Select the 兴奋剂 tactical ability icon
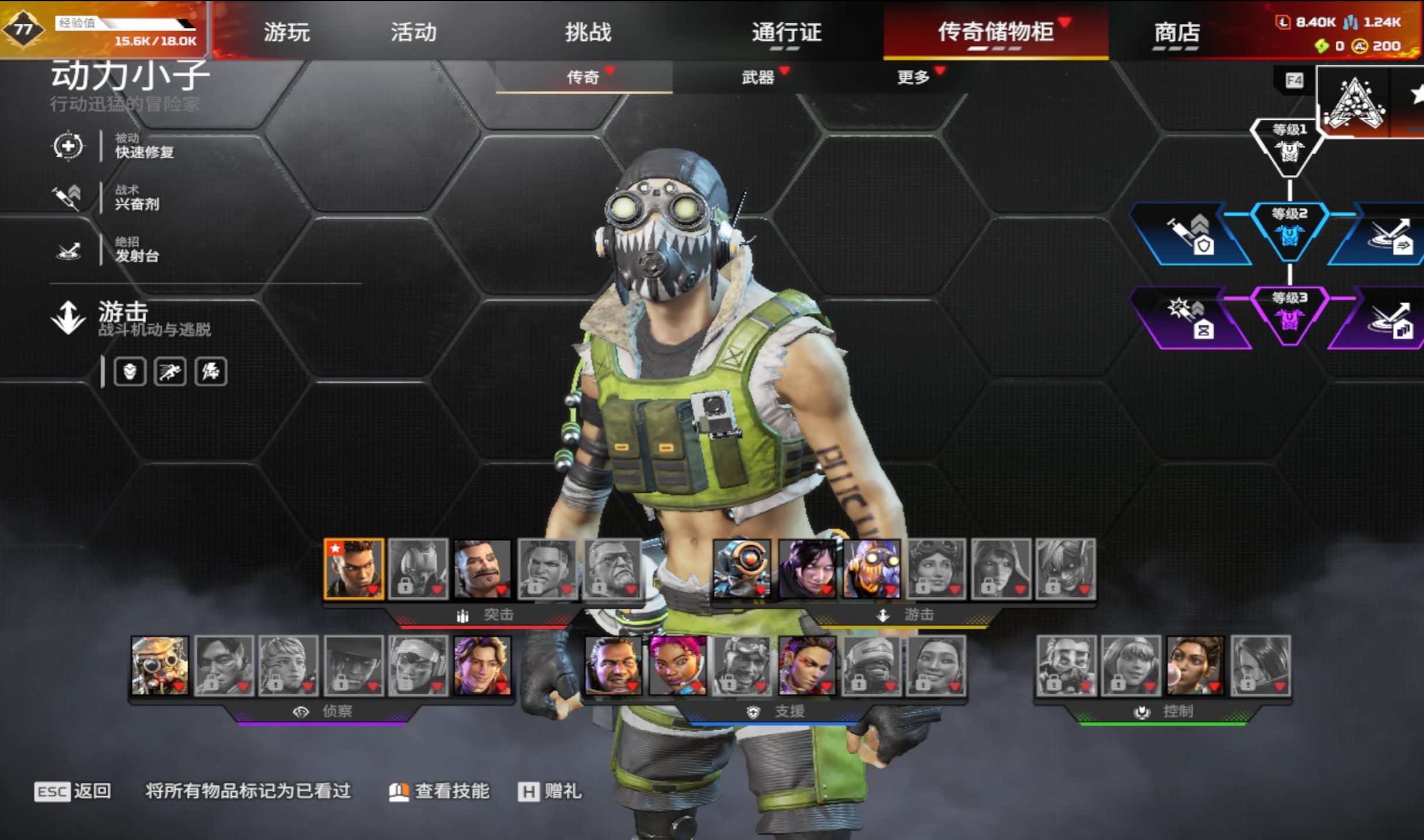This screenshot has width=1424, height=840. pyautogui.click(x=68, y=198)
